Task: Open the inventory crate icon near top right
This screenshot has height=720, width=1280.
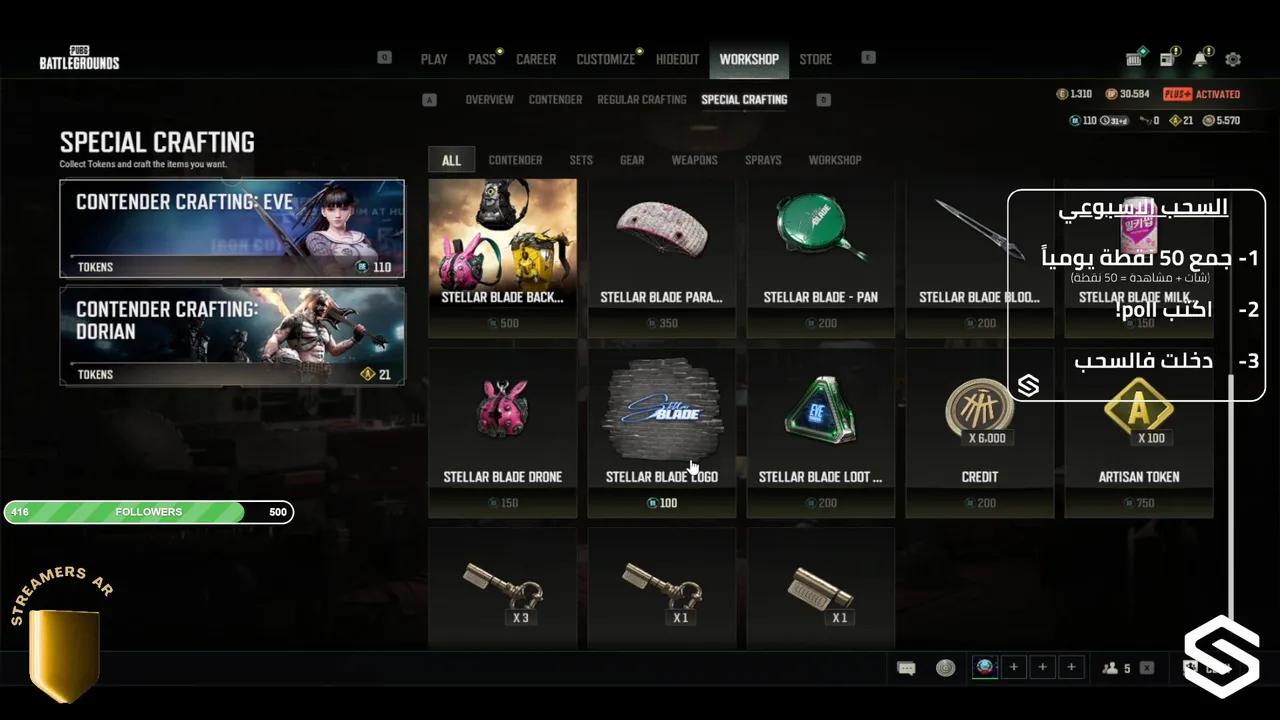Action: coord(1134,58)
